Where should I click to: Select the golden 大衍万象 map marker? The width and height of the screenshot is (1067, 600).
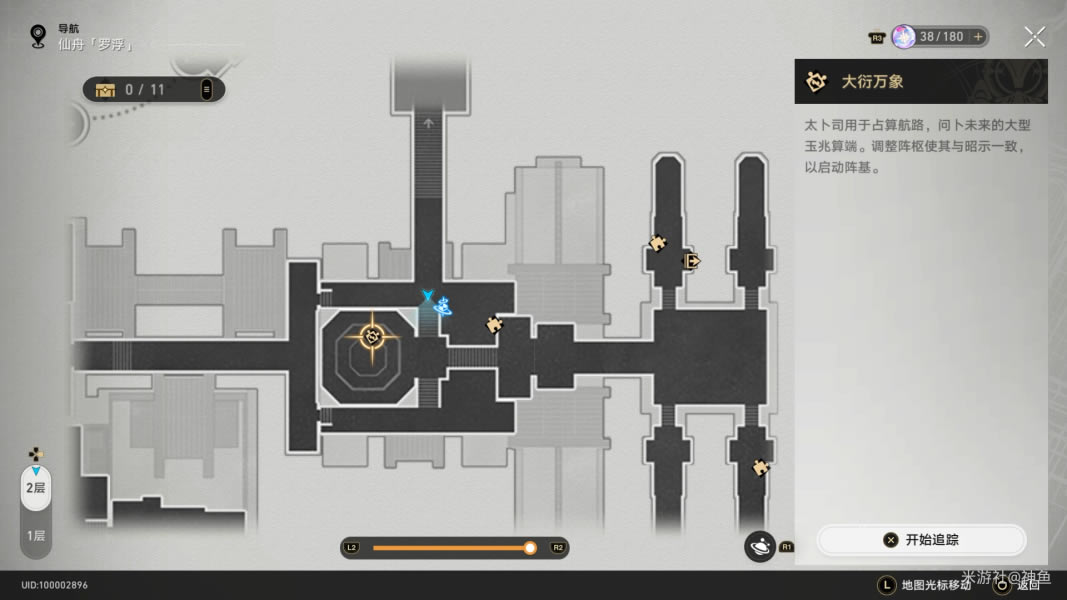pyautogui.click(x=373, y=336)
